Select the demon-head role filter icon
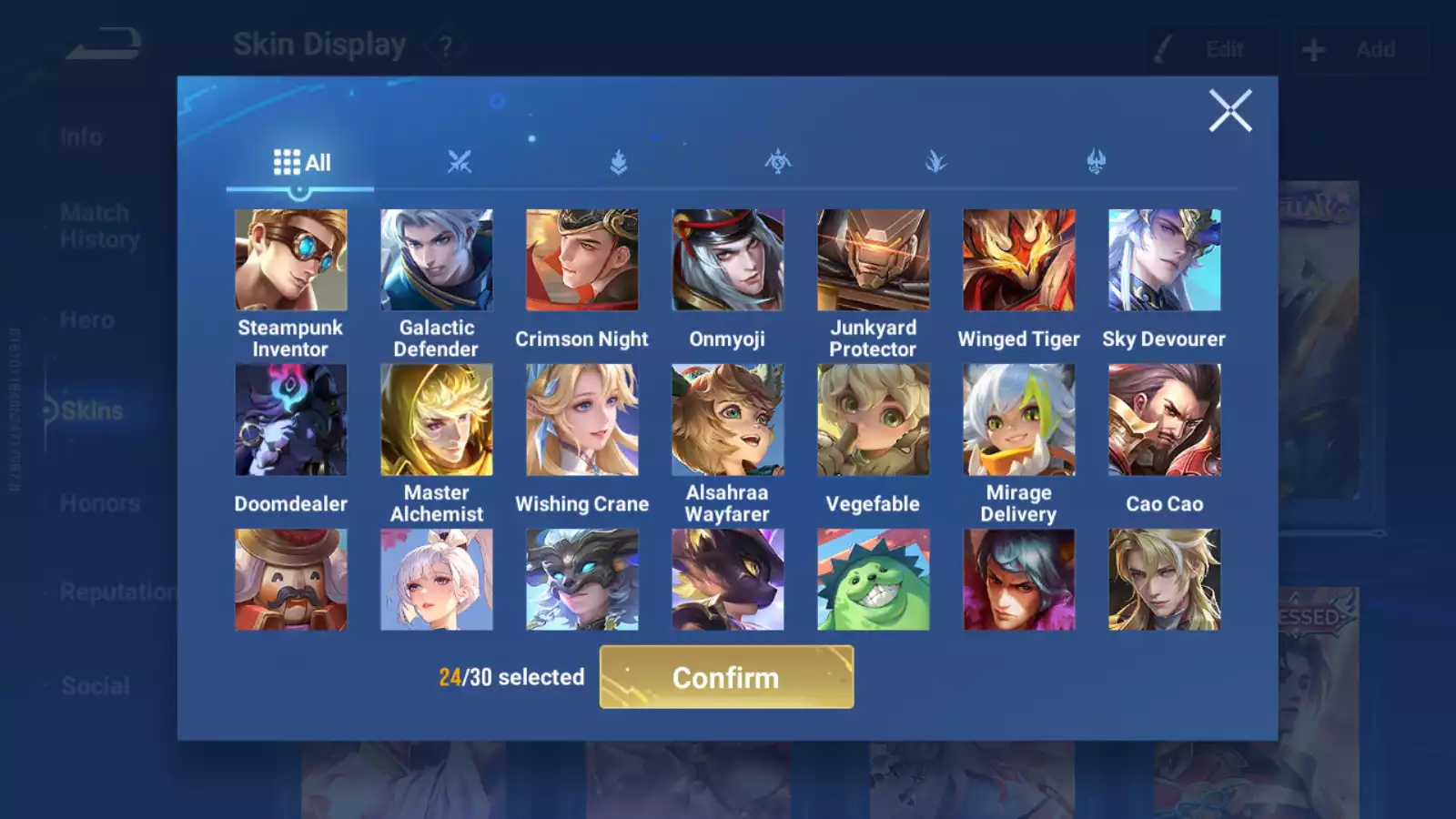1456x819 pixels. tap(1095, 160)
